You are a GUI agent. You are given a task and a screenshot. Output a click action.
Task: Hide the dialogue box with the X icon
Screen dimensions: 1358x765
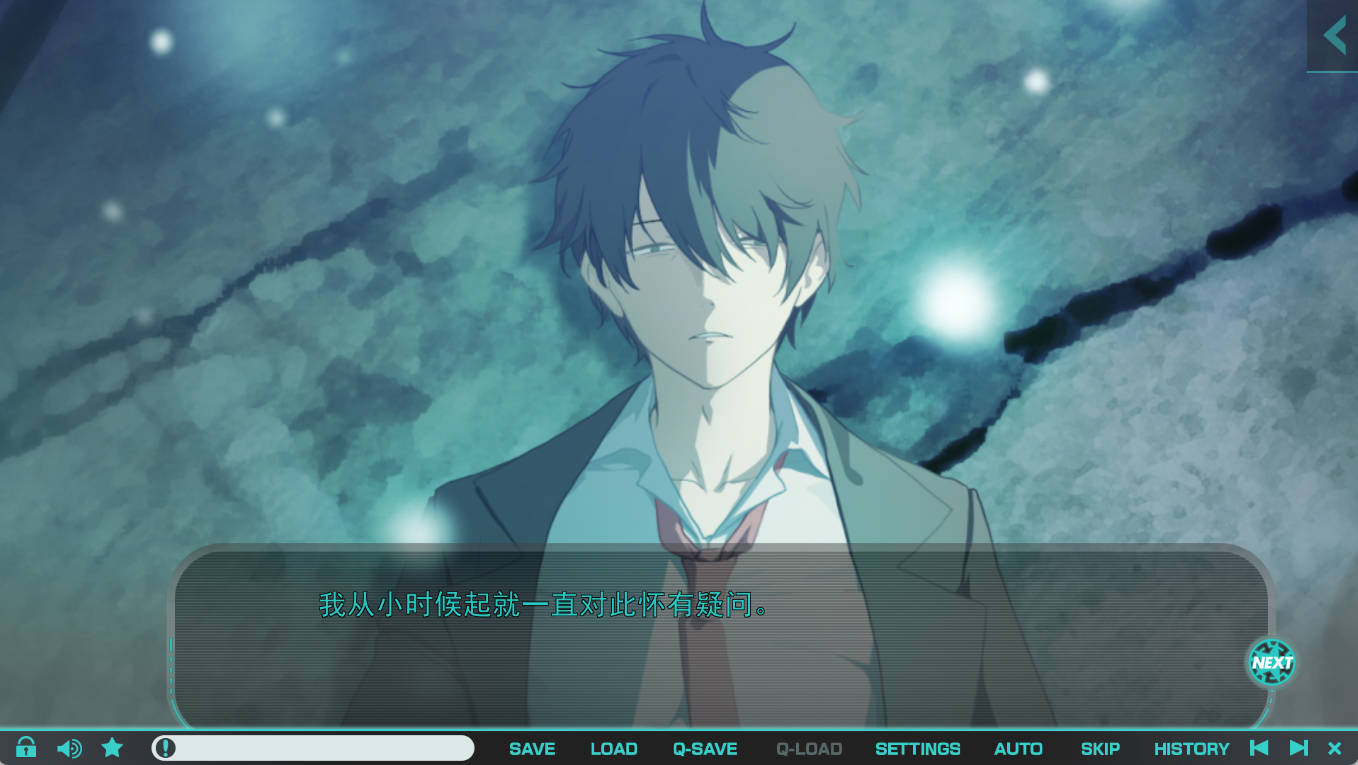point(1335,747)
